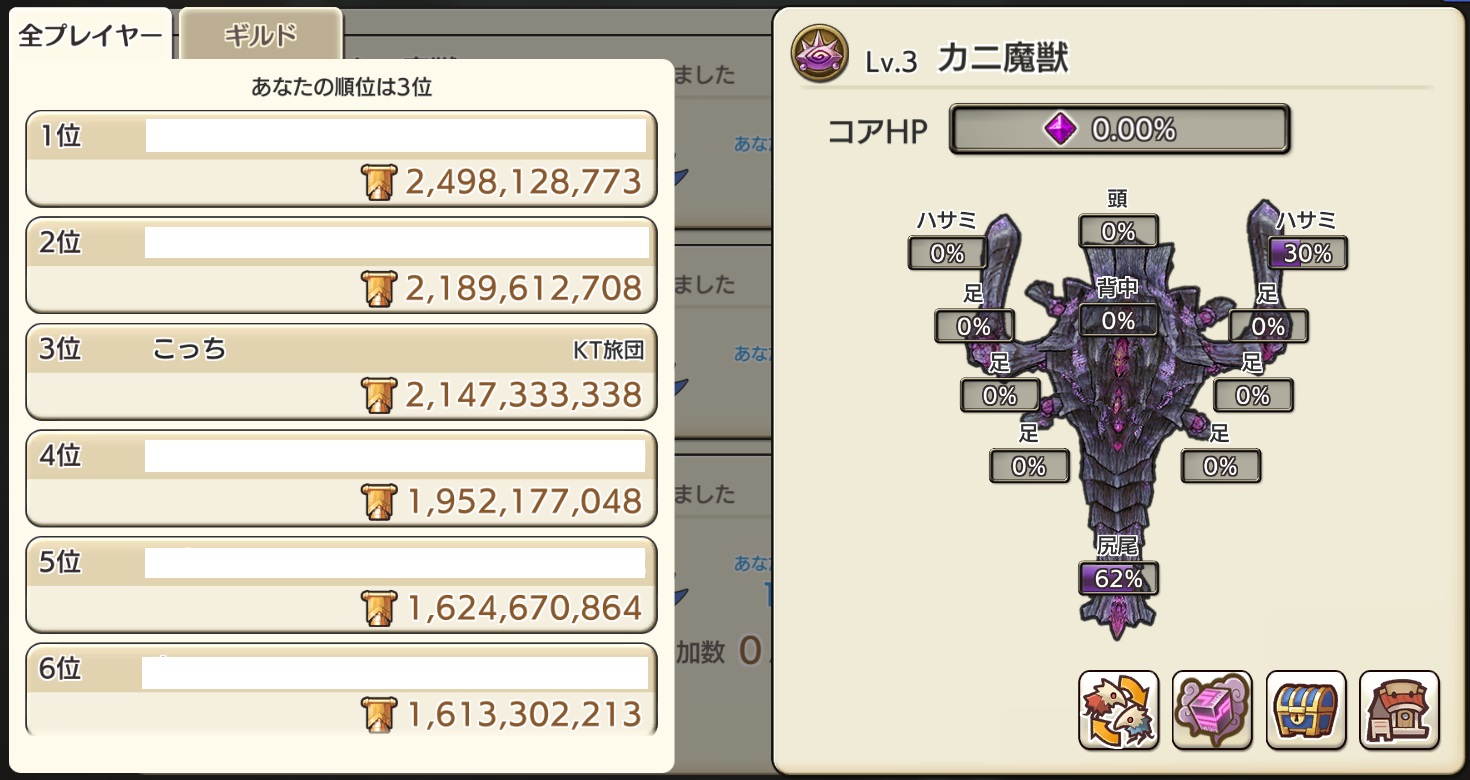Screen dimensions: 1470x780
Task: Select the monster swap icon
Action: [1118, 711]
